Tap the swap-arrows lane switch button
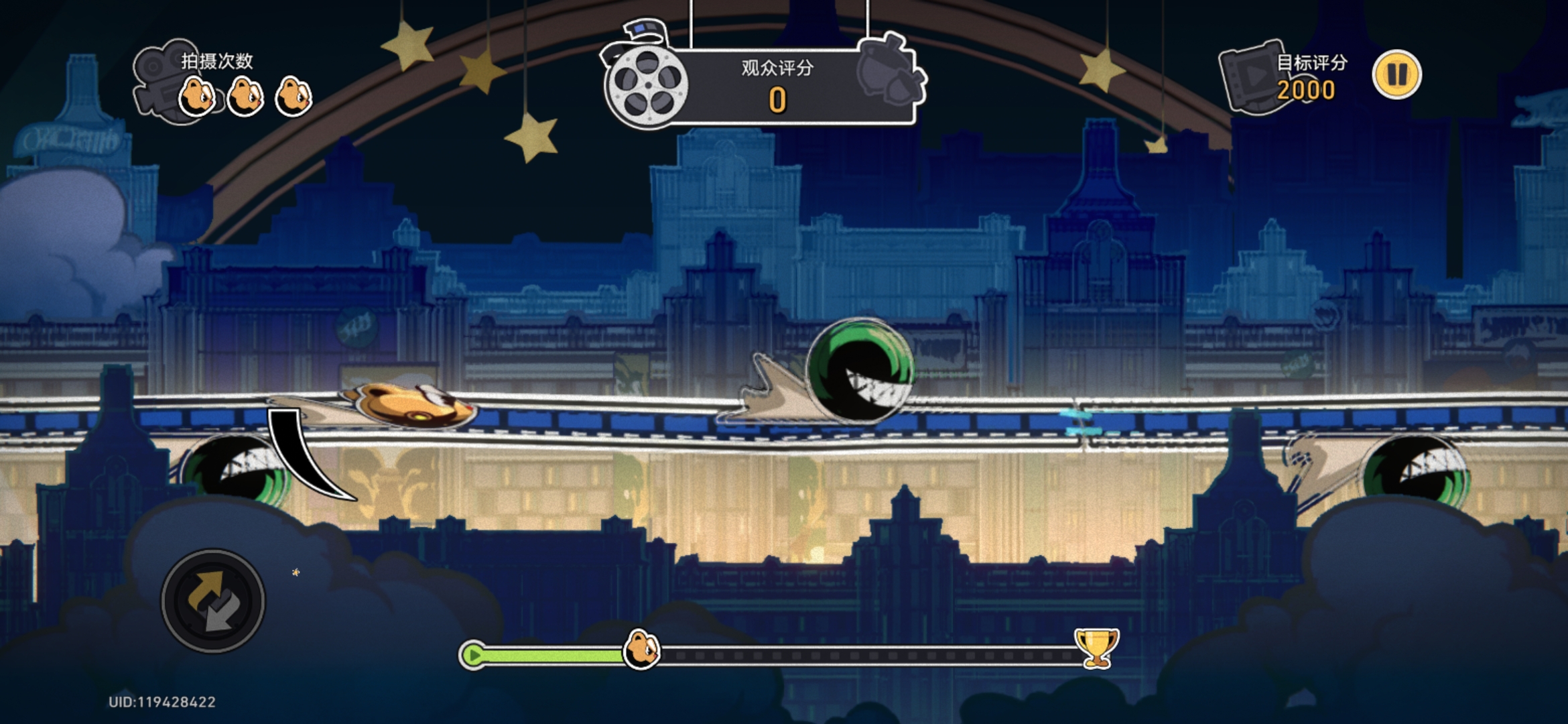Screen dimensions: 1568x724 point(213,601)
